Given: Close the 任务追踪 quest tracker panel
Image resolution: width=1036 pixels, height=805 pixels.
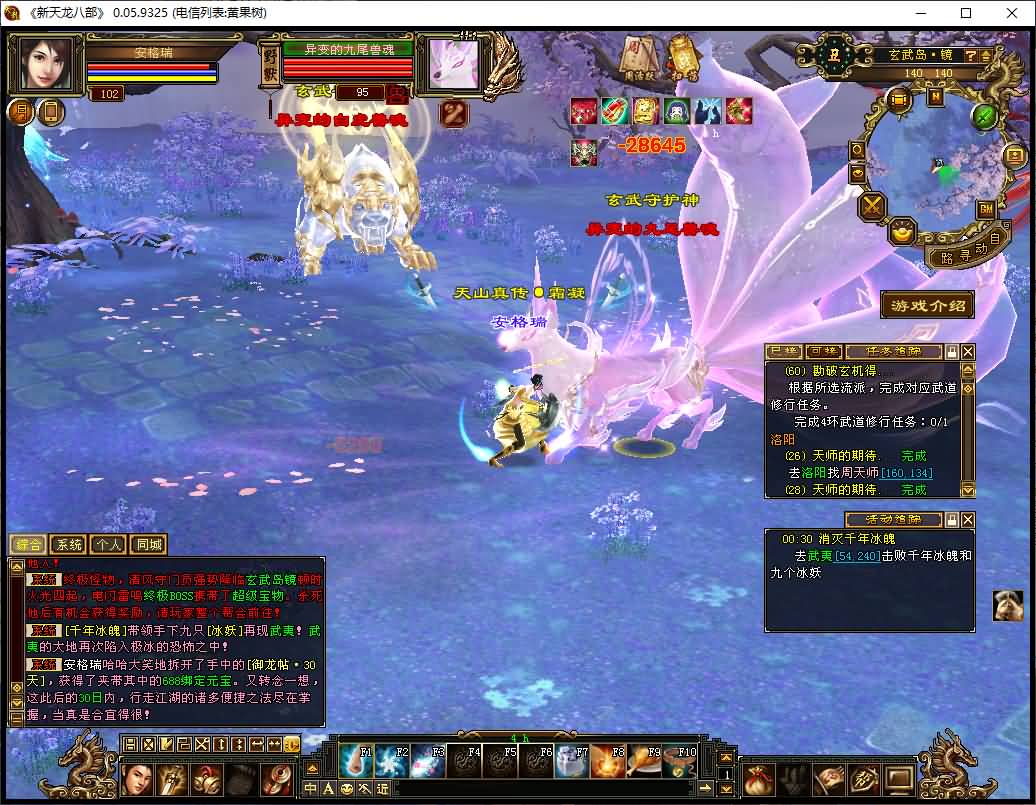Looking at the screenshot, I should 967,352.
